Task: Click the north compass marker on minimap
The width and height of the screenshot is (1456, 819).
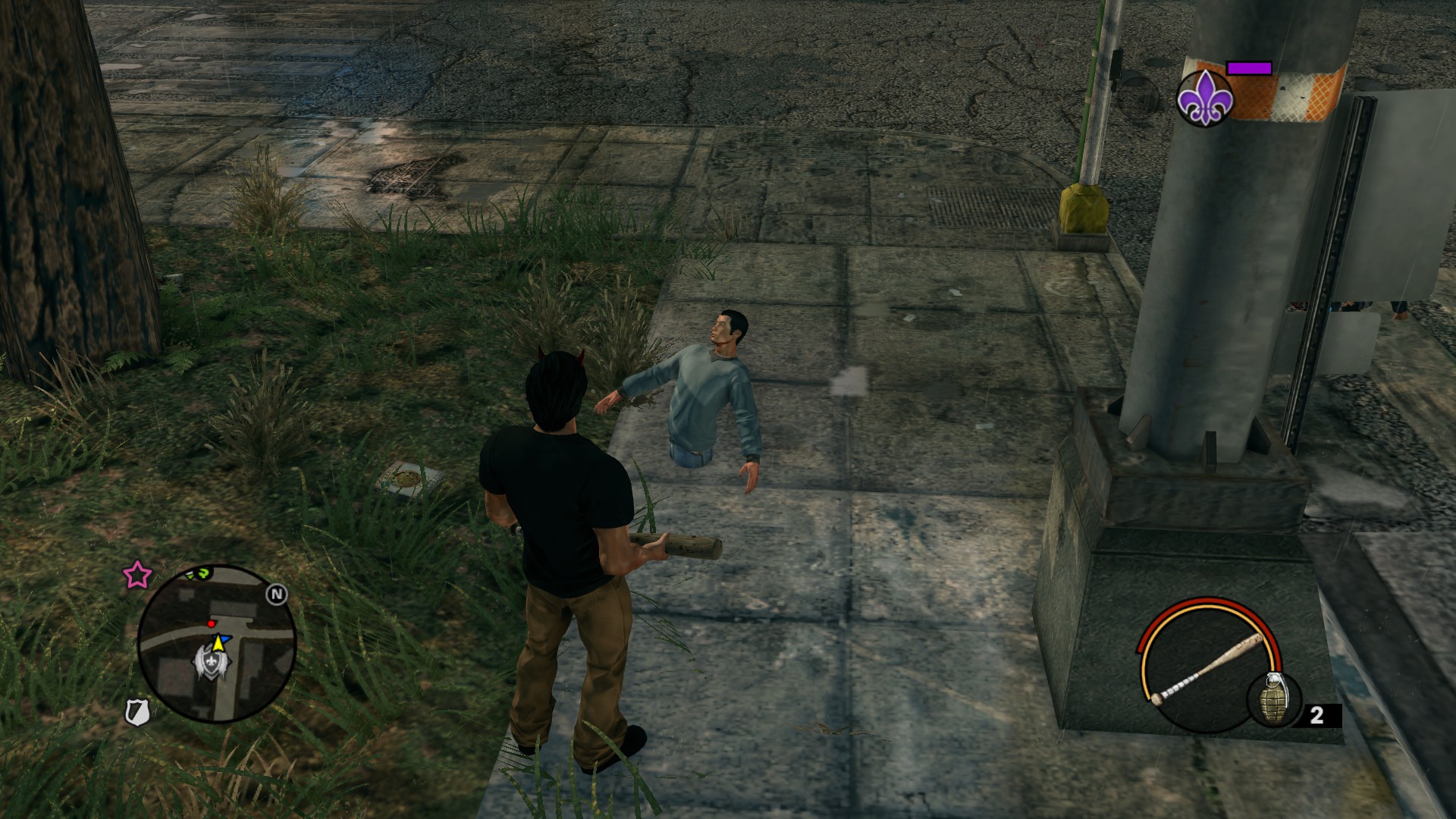Action: (276, 595)
